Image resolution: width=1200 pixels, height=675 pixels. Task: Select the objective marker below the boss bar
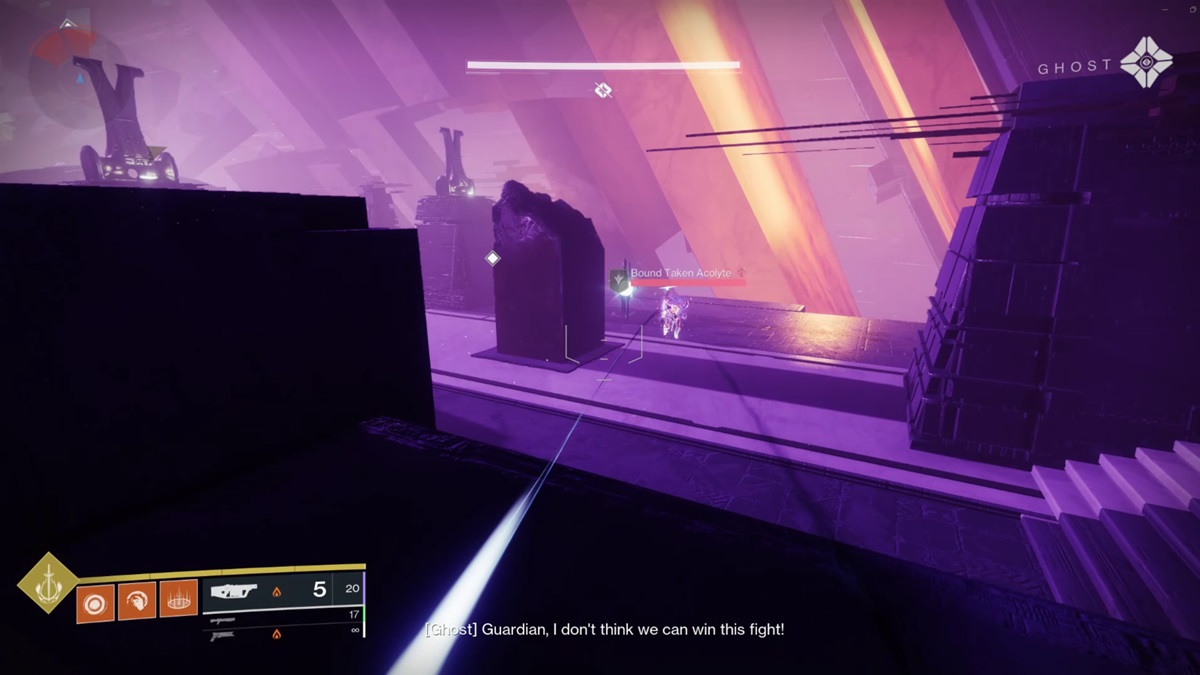603,91
